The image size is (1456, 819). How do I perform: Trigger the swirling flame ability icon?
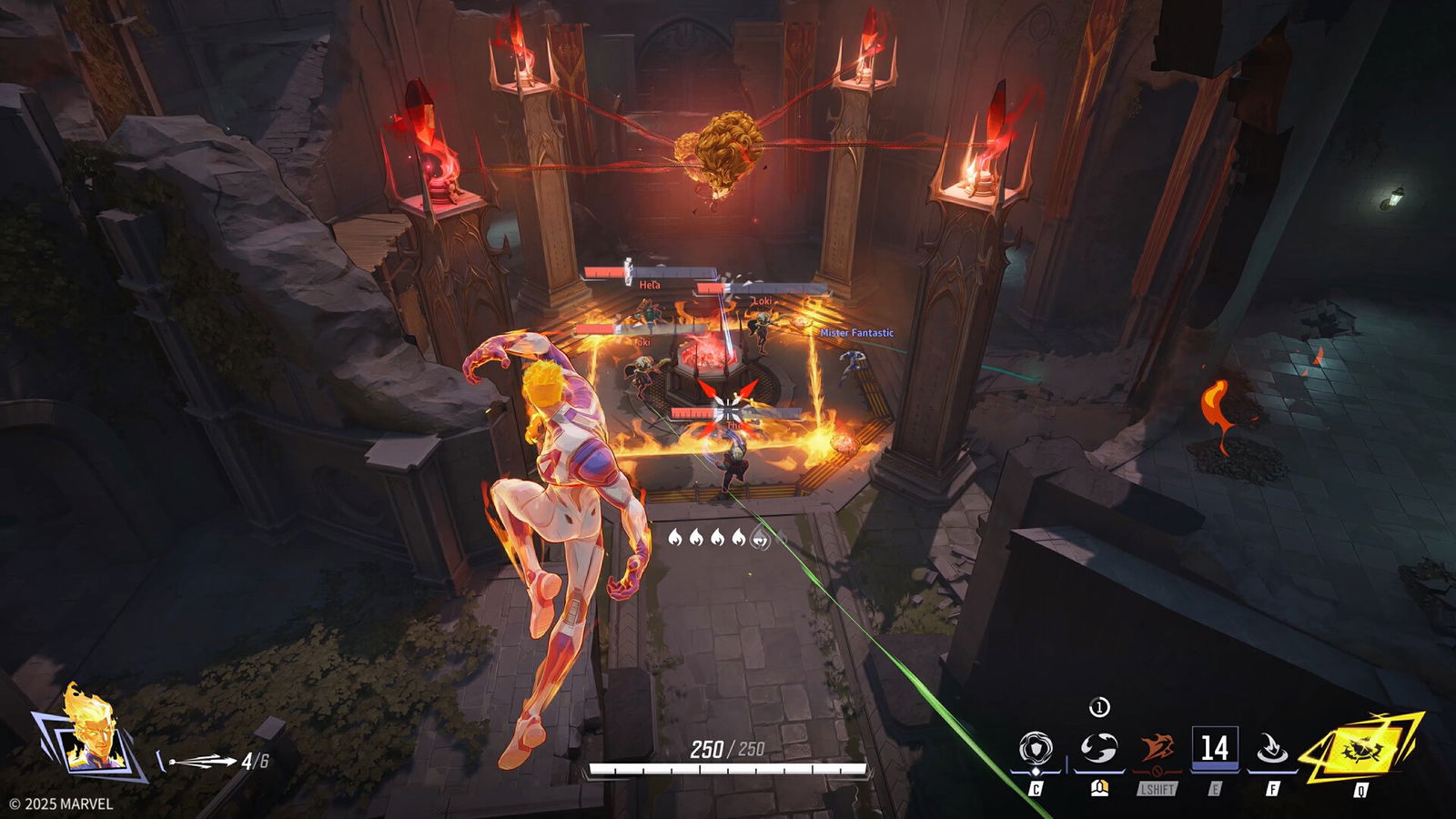[1098, 749]
